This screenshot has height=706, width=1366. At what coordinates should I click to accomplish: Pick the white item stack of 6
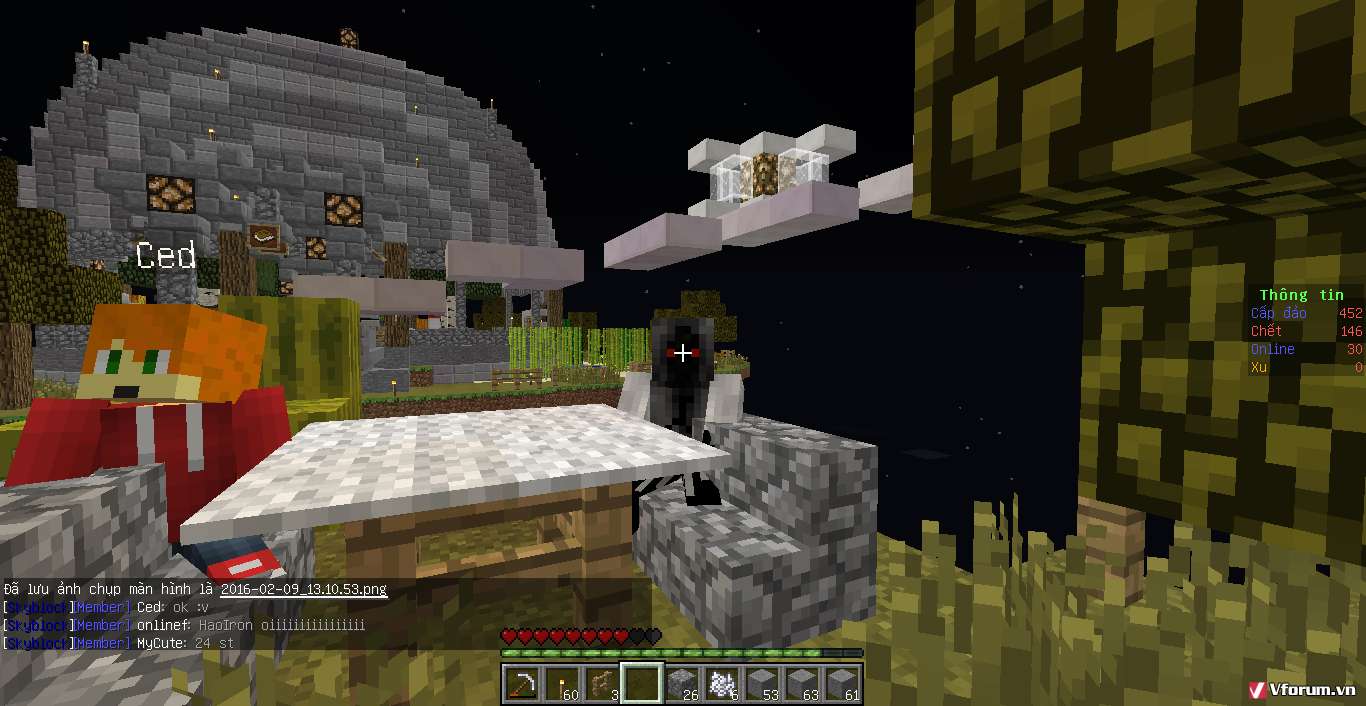point(721,684)
